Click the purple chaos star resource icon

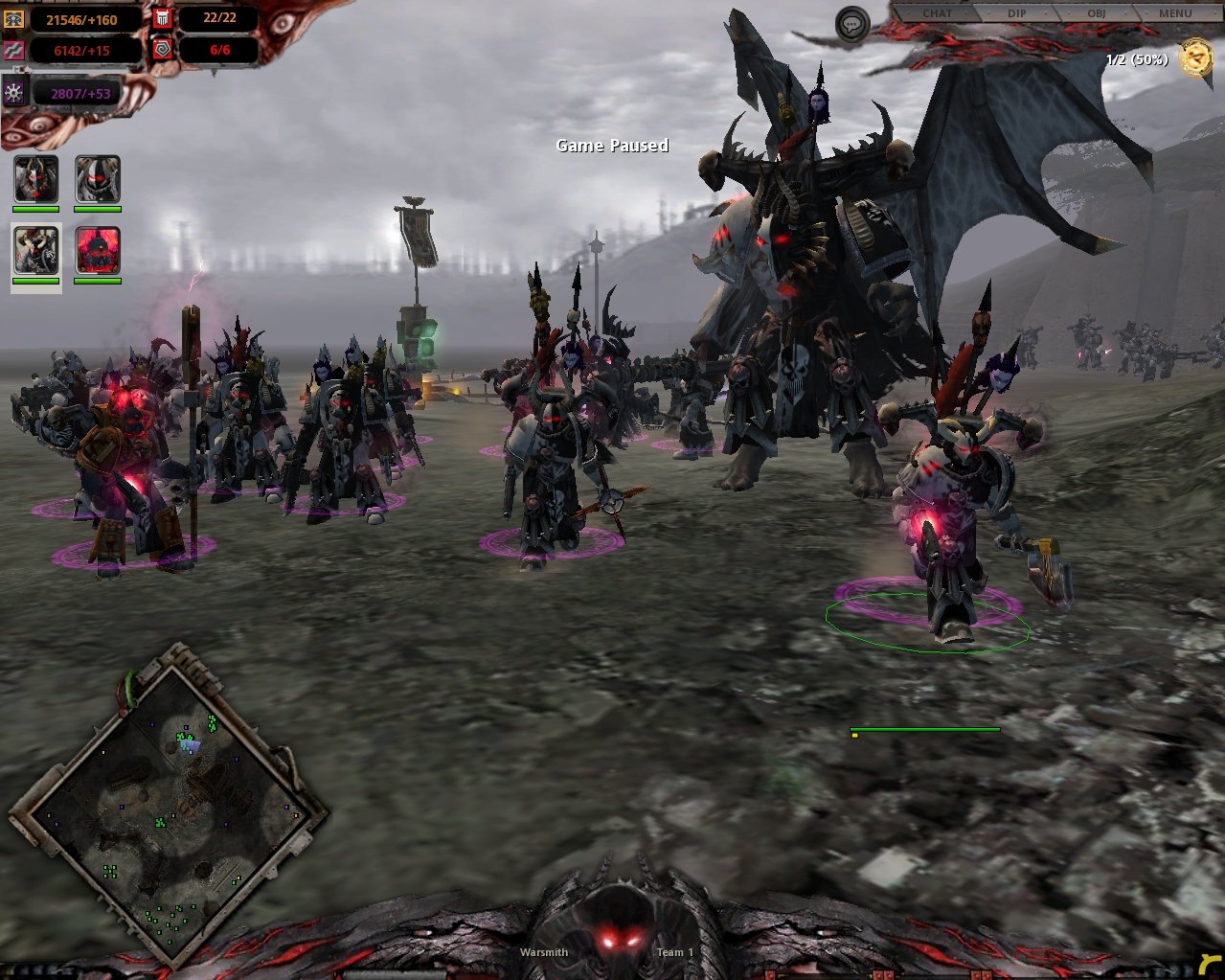pos(14,92)
